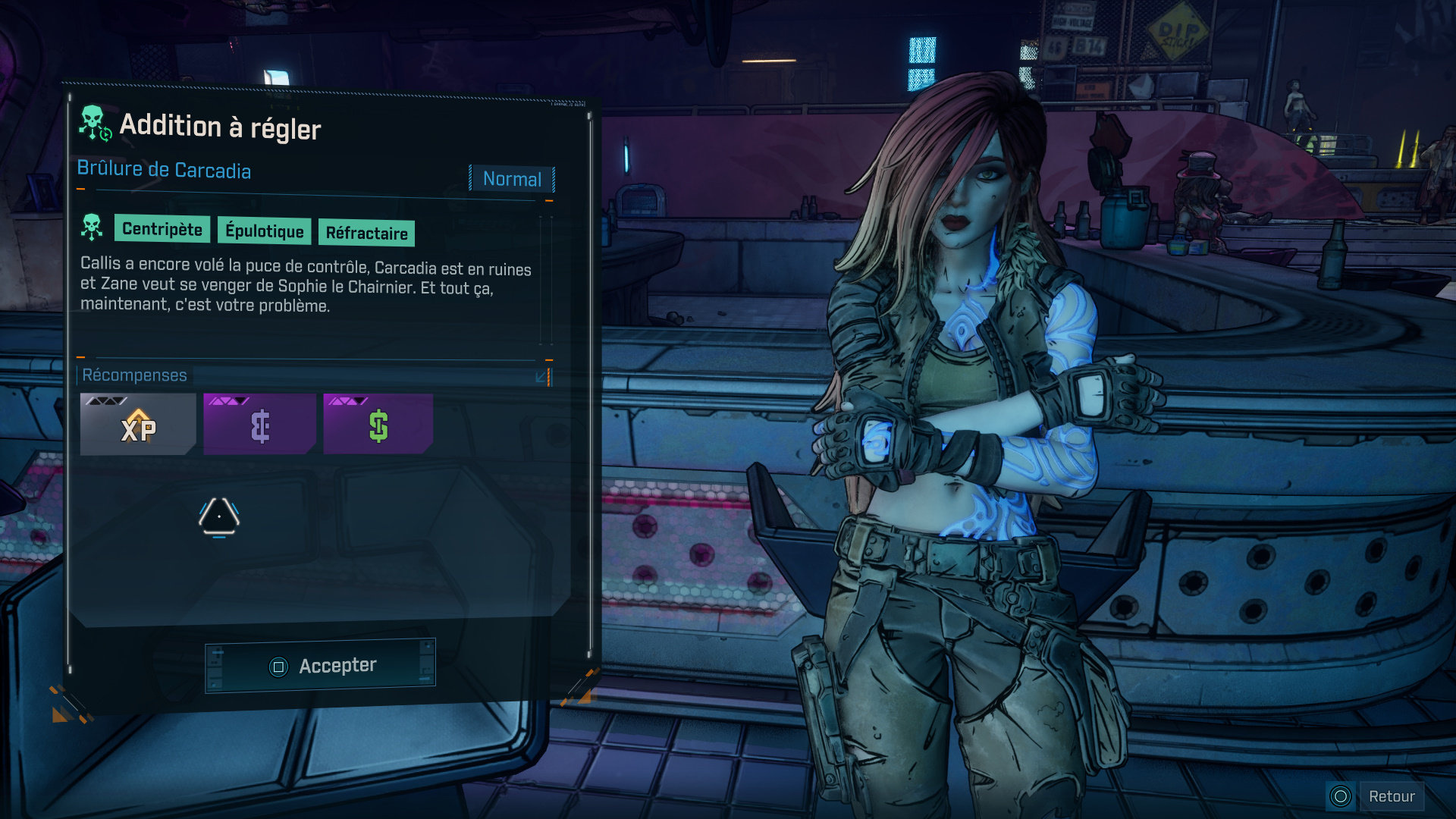Click the Retour button
This screenshot has width=1456, height=819.
1394,797
